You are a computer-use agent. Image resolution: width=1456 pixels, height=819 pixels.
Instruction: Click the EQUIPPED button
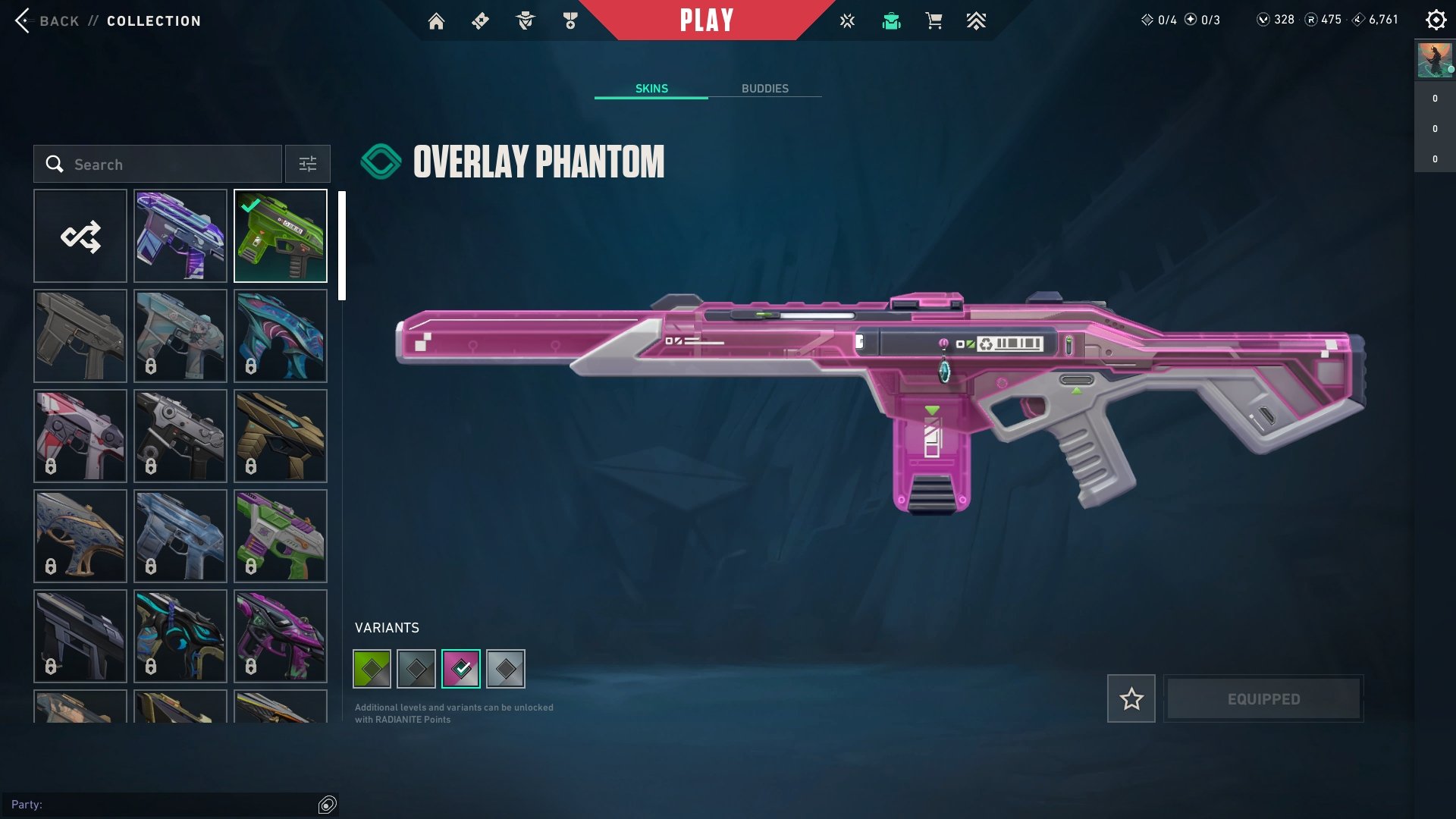click(1263, 698)
